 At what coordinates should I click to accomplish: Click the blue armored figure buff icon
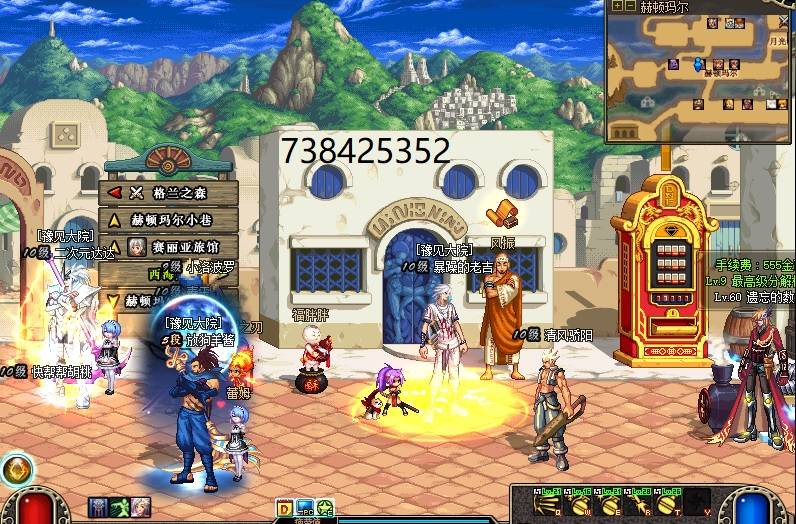tap(98, 507)
